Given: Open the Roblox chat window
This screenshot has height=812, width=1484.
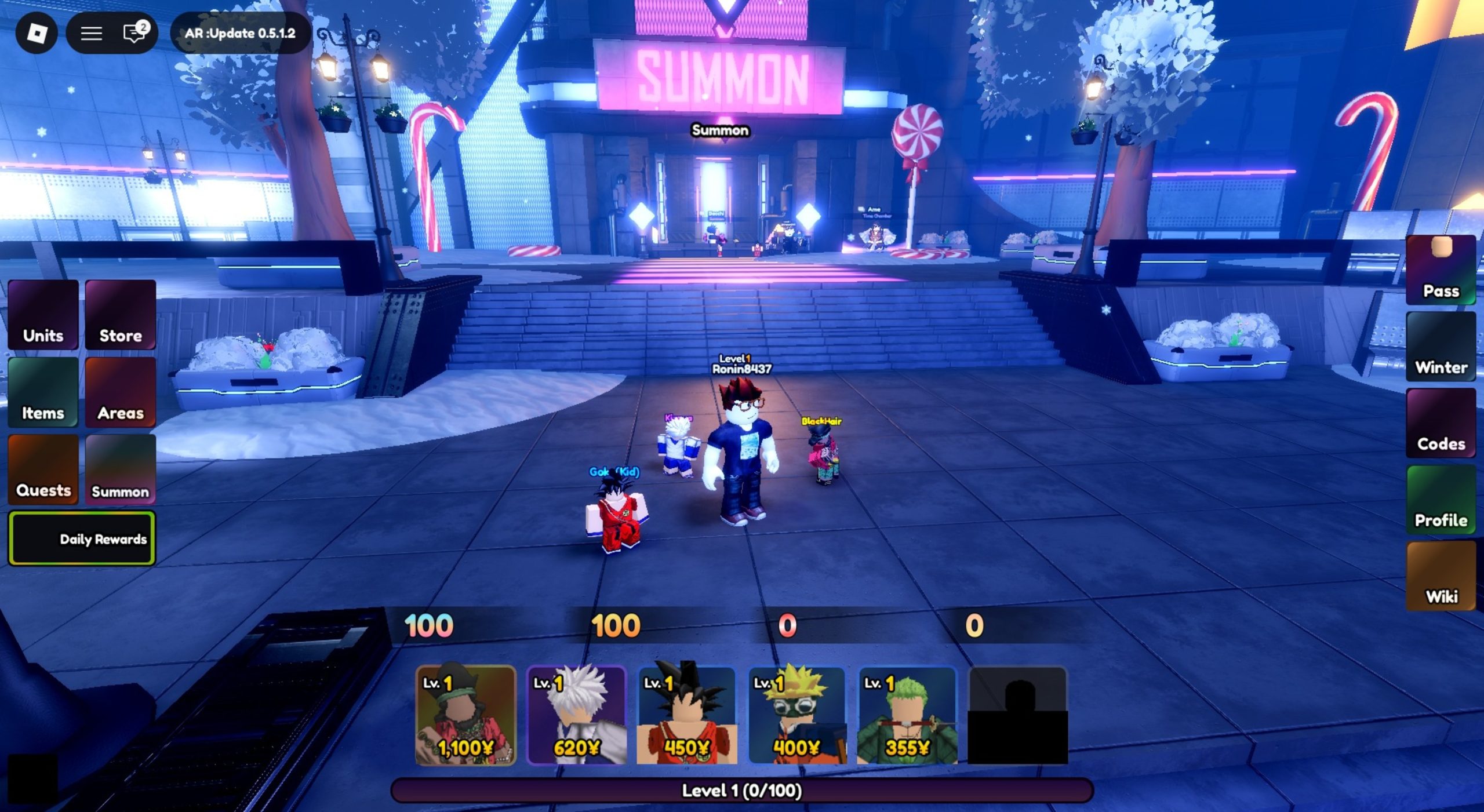Looking at the screenshot, I should coord(134,33).
